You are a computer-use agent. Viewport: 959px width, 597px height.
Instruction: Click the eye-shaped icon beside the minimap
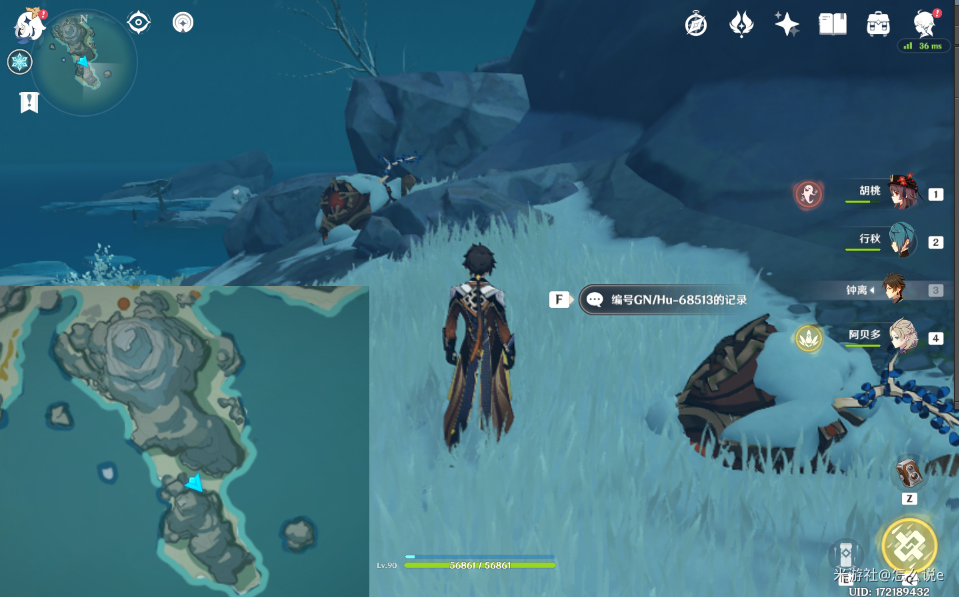pos(139,22)
